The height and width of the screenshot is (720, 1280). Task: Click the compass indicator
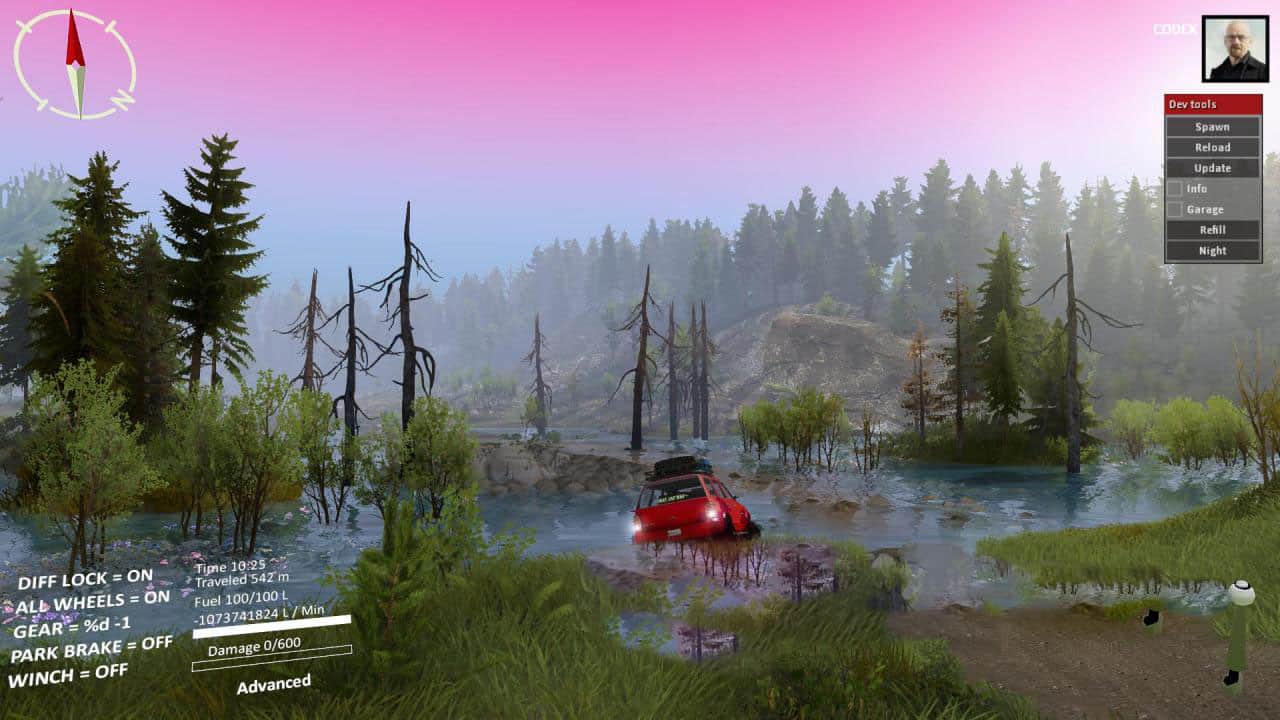pos(75,64)
